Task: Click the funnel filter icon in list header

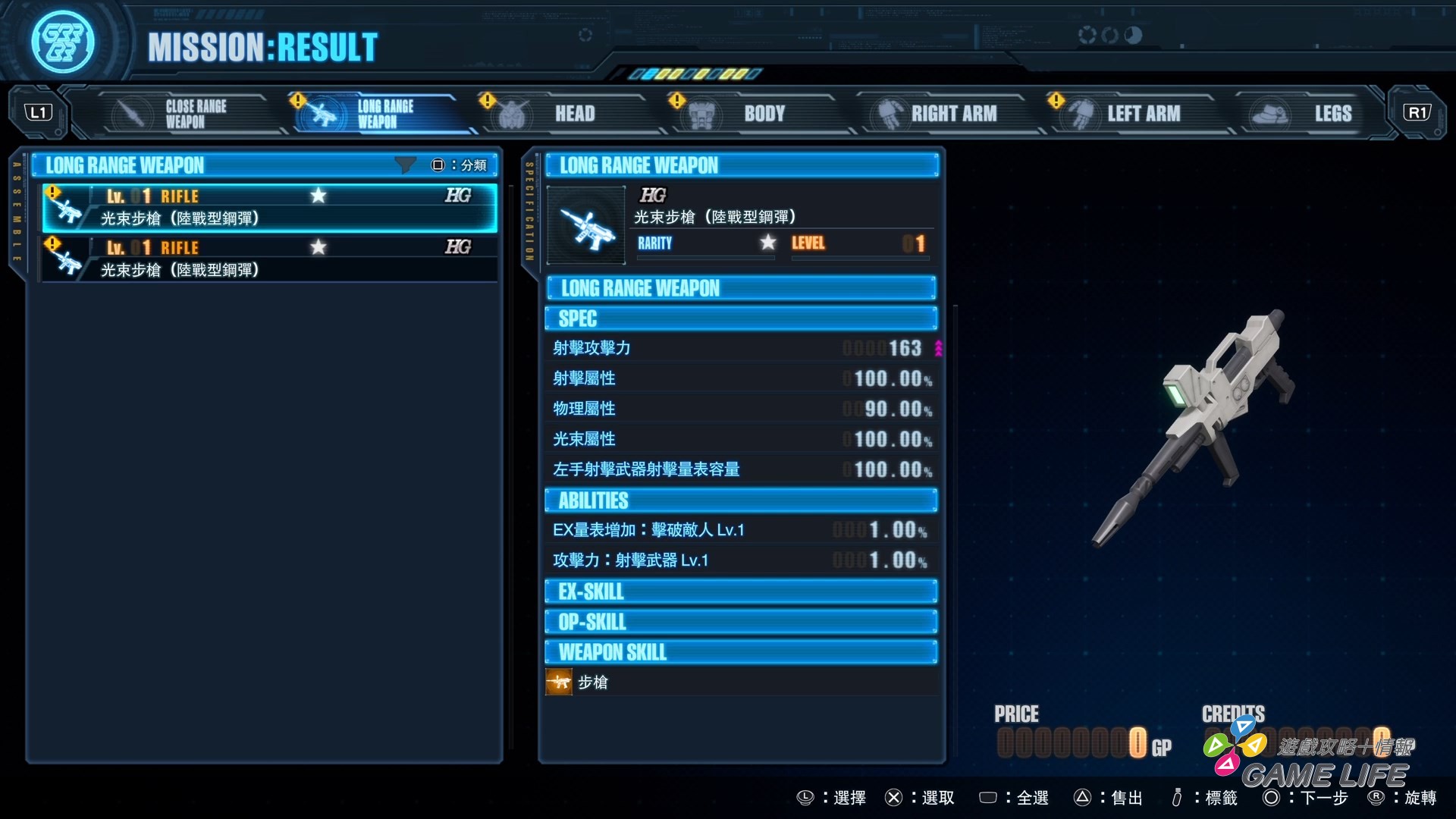Action: (406, 165)
